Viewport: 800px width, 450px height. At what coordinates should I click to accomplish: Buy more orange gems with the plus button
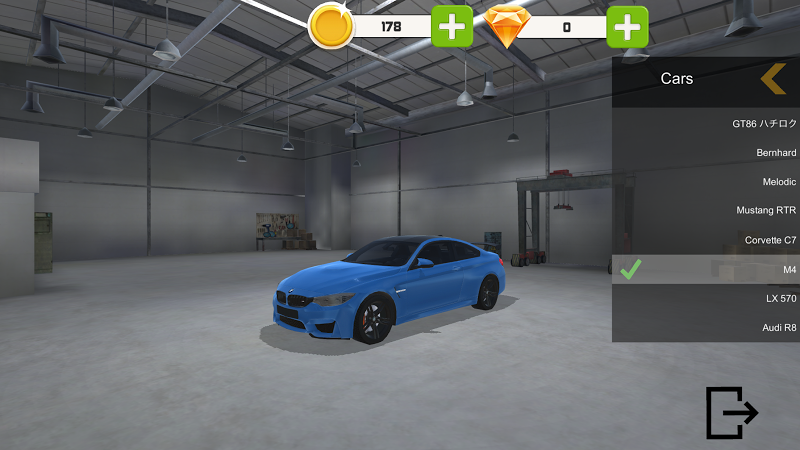tap(628, 27)
